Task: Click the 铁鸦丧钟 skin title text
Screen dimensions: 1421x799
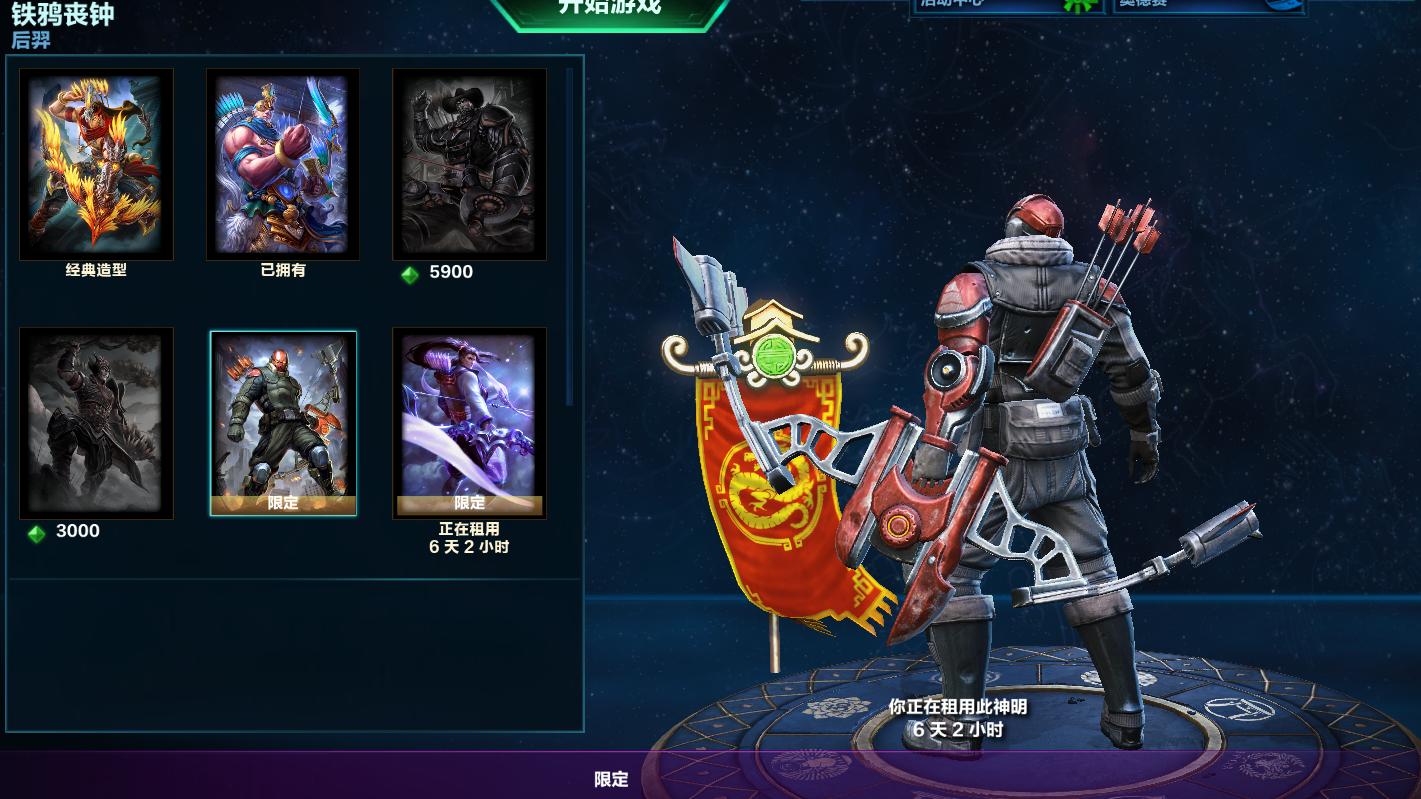Action: click(60, 15)
